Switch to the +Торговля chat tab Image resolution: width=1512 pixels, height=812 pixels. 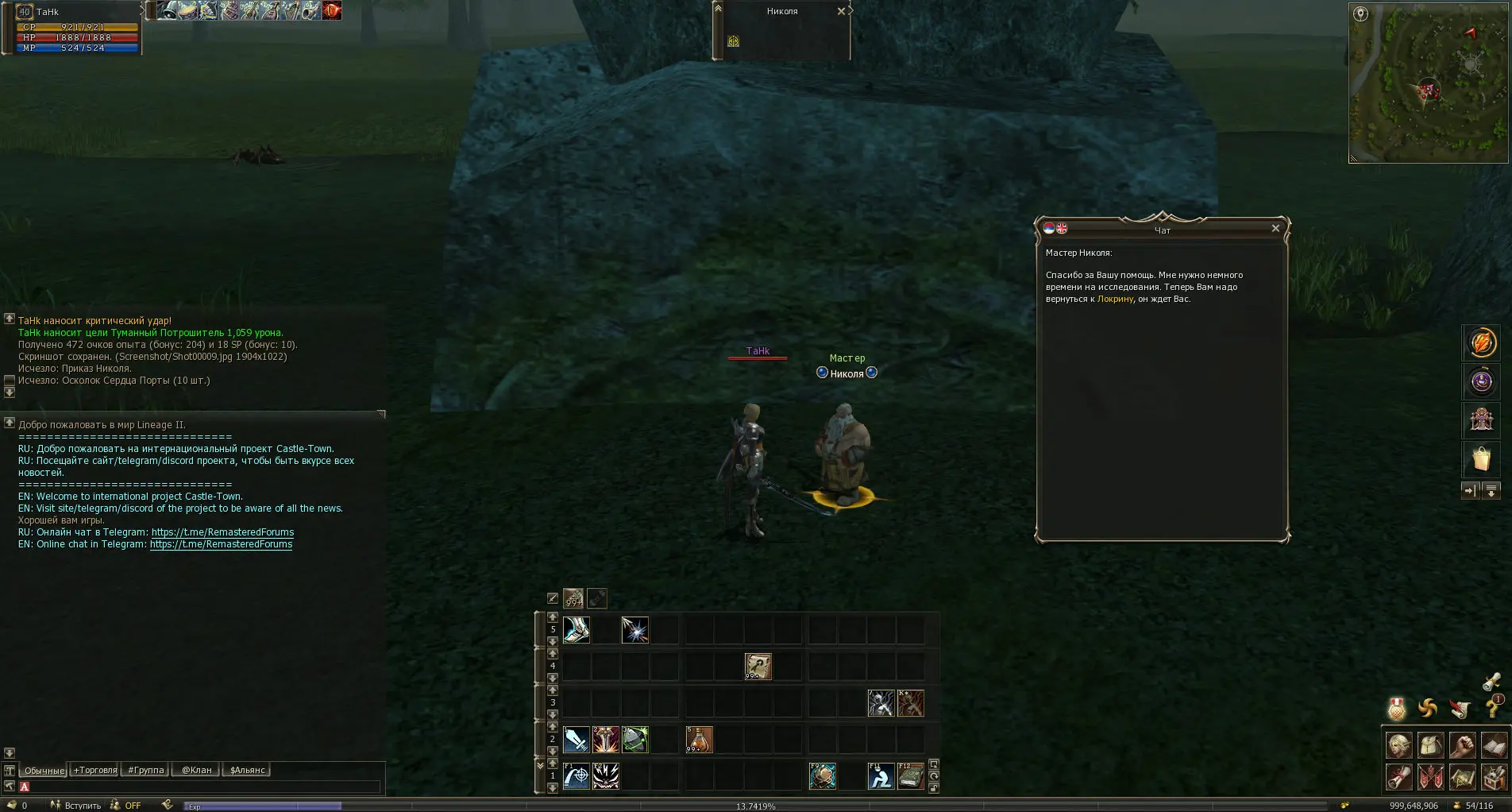point(95,770)
